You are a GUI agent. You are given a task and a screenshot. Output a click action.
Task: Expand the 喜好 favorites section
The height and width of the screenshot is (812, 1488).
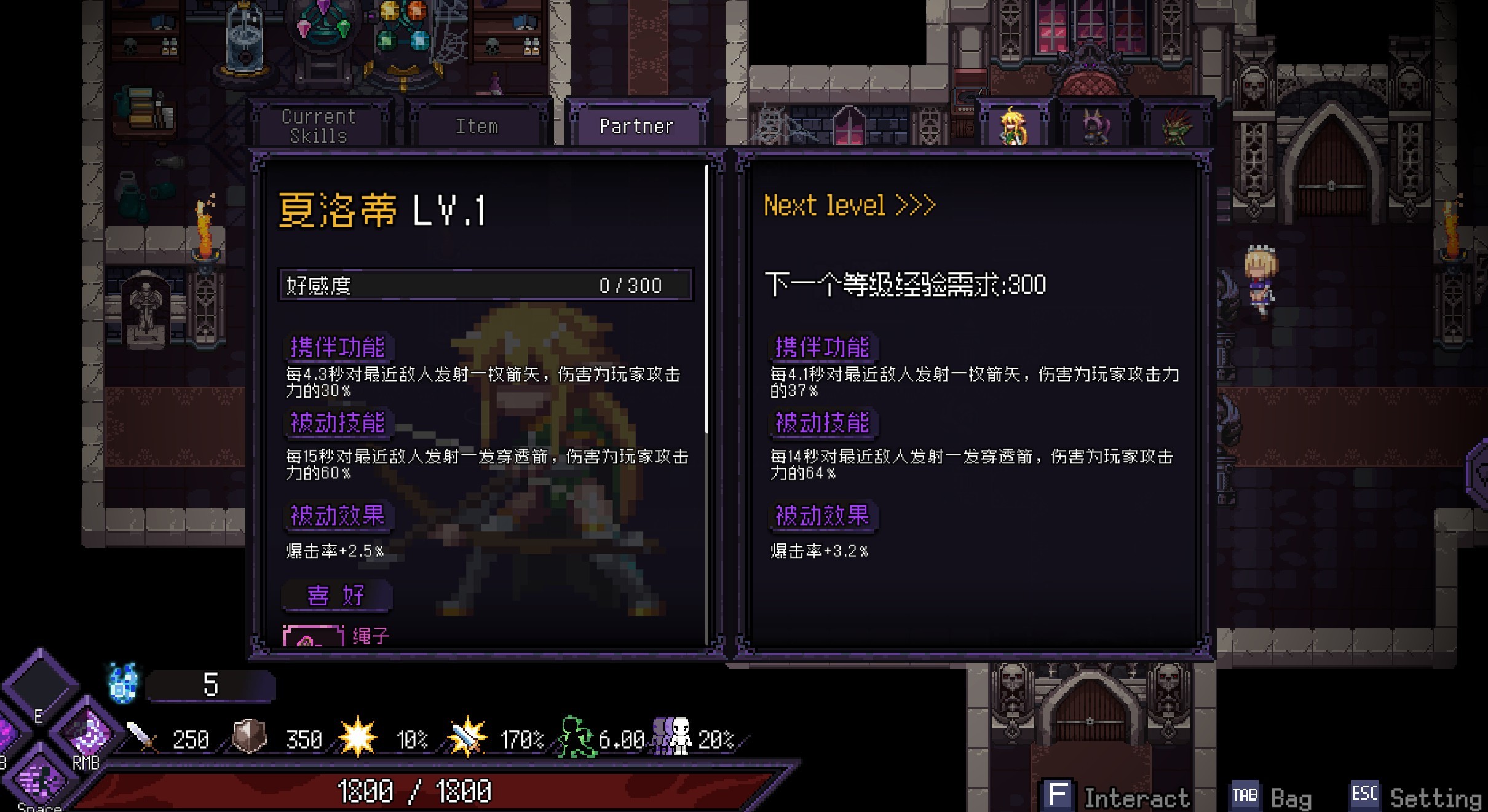pyautogui.click(x=338, y=595)
